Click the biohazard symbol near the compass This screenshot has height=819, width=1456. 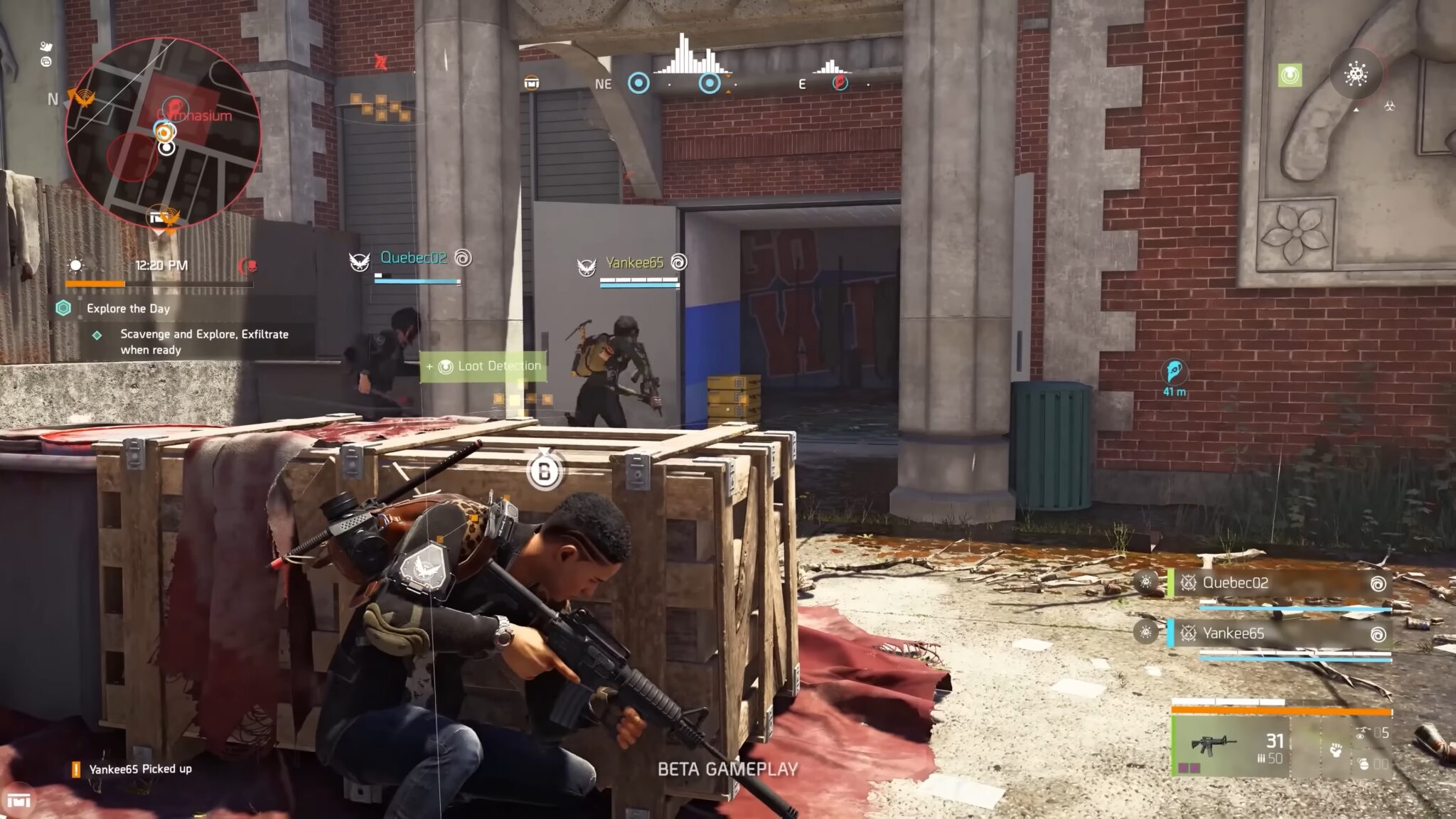coord(1389,106)
